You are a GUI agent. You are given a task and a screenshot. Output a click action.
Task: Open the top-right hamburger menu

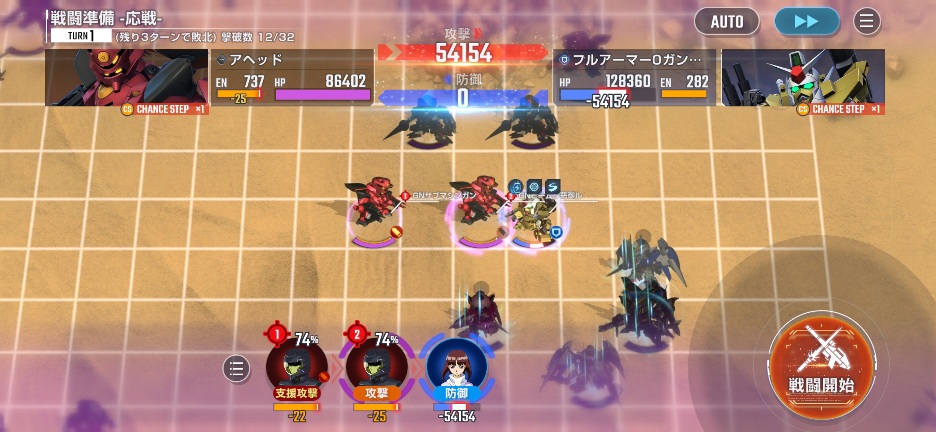pos(866,21)
